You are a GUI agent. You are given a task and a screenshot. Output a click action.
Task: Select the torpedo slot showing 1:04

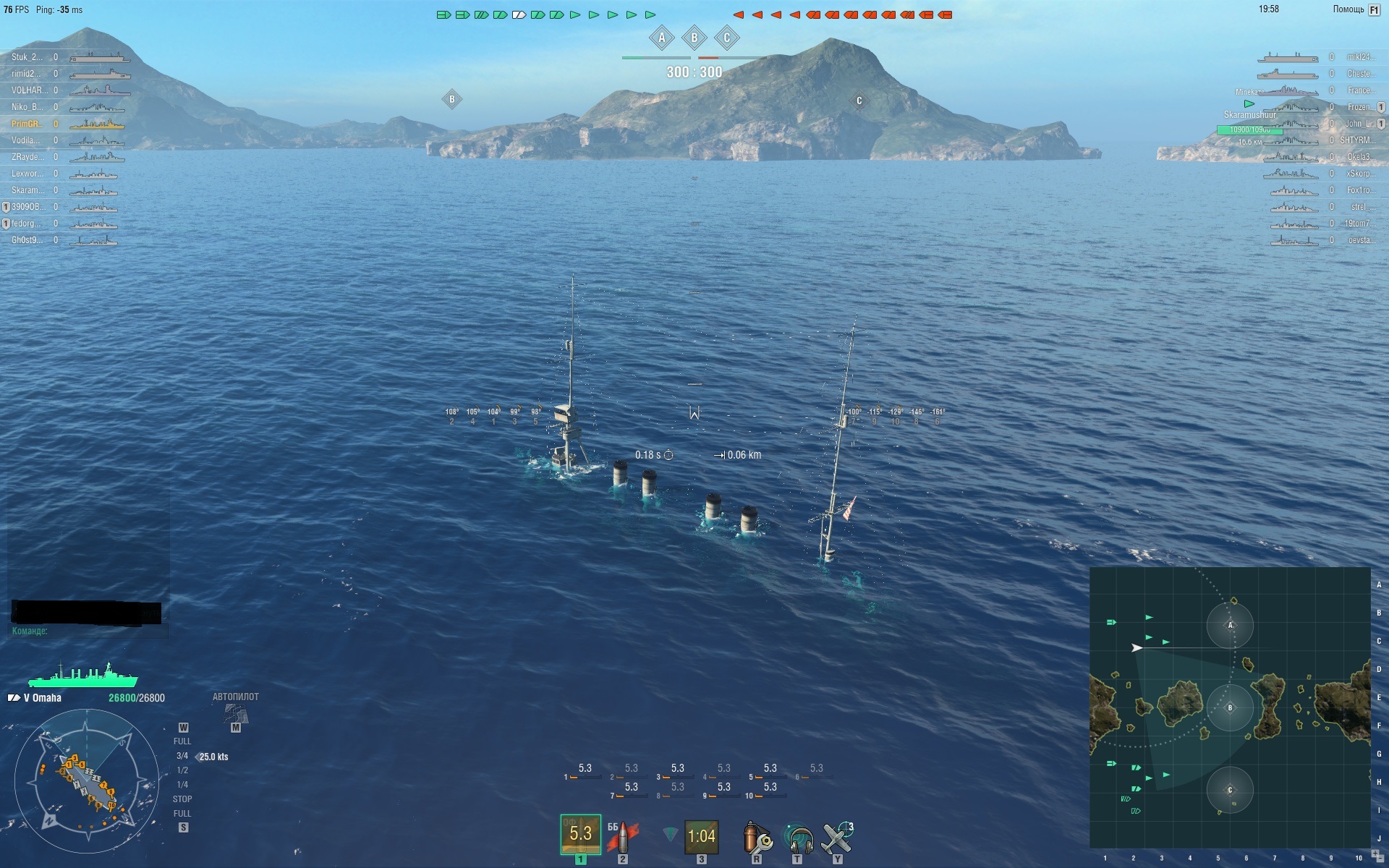tap(701, 836)
